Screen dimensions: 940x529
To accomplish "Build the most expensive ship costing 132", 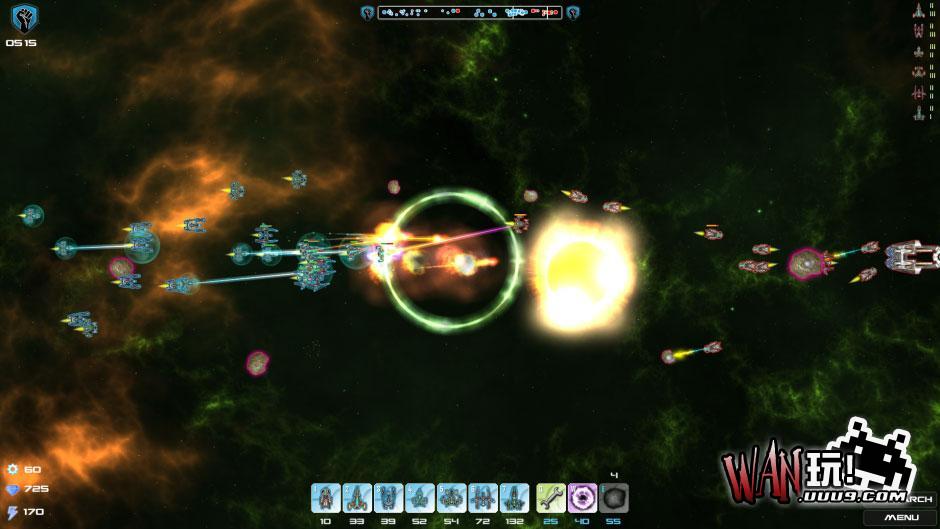I will click(514, 497).
